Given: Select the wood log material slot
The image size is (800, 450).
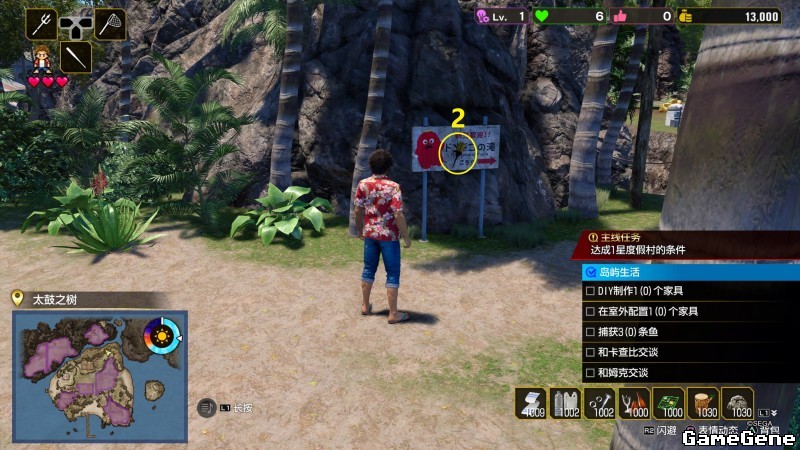Looking at the screenshot, I should [x=705, y=402].
